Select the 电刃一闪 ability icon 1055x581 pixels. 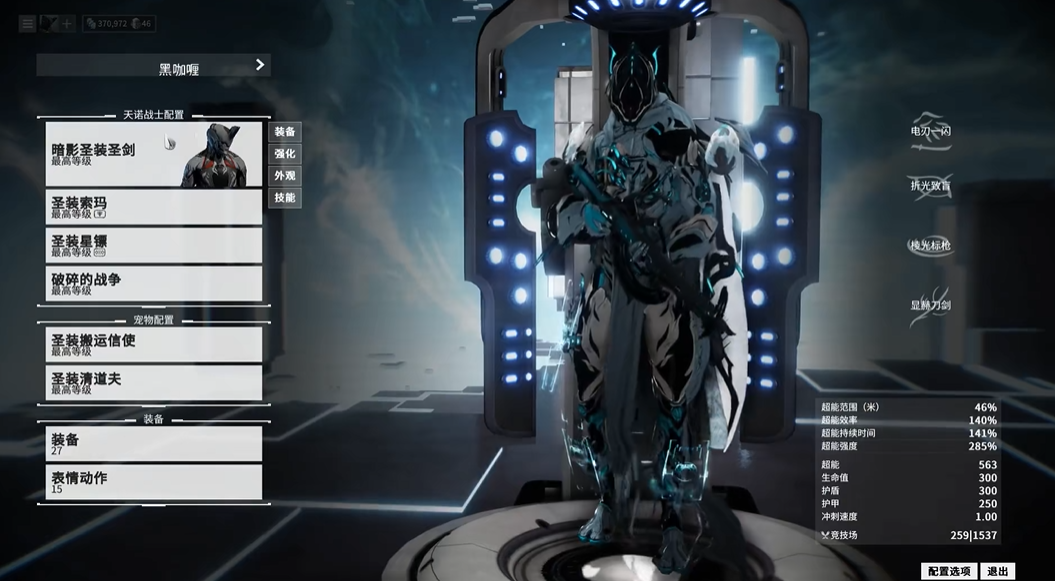pyautogui.click(x=930, y=131)
